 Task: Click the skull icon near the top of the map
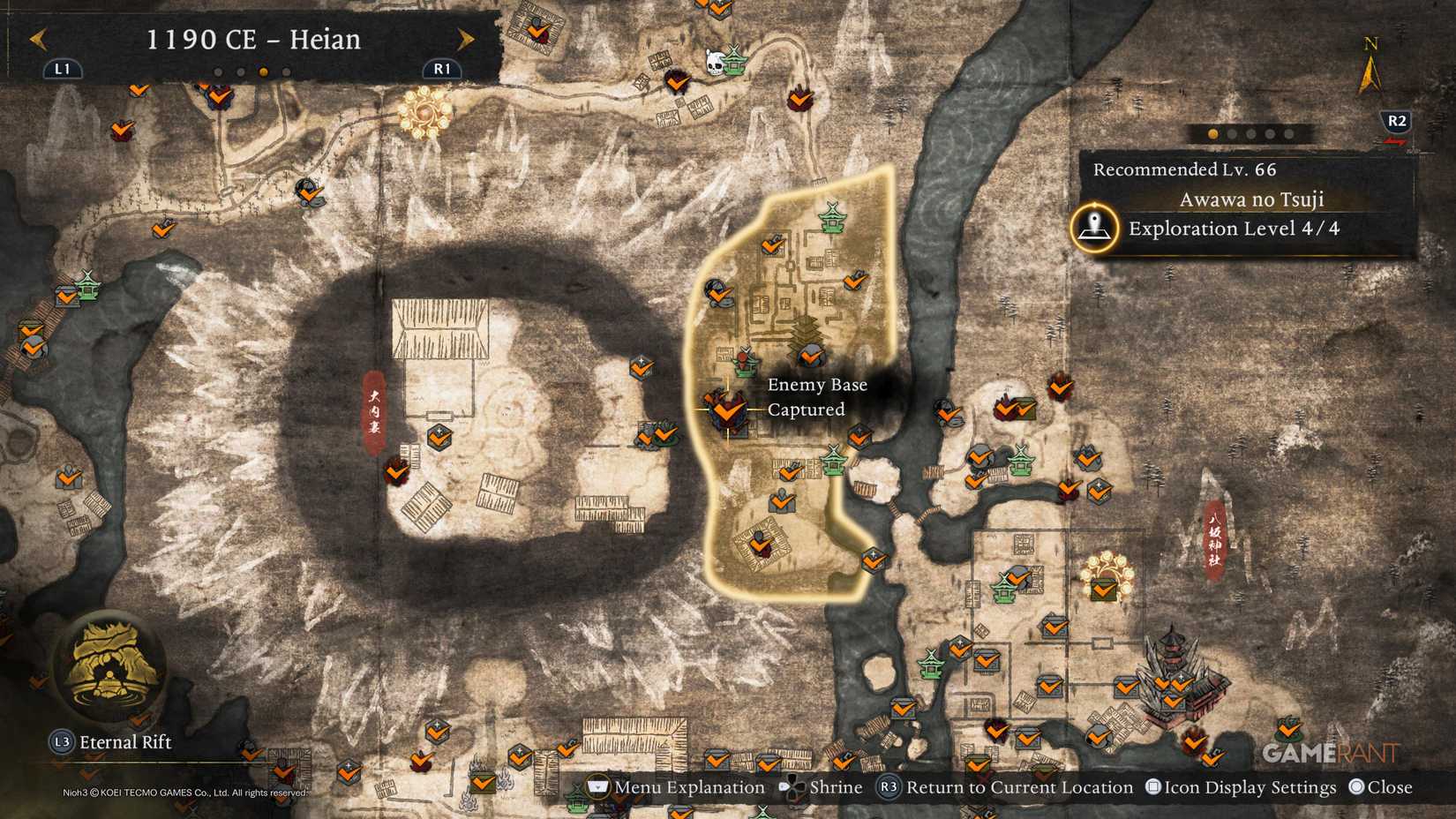click(x=714, y=61)
